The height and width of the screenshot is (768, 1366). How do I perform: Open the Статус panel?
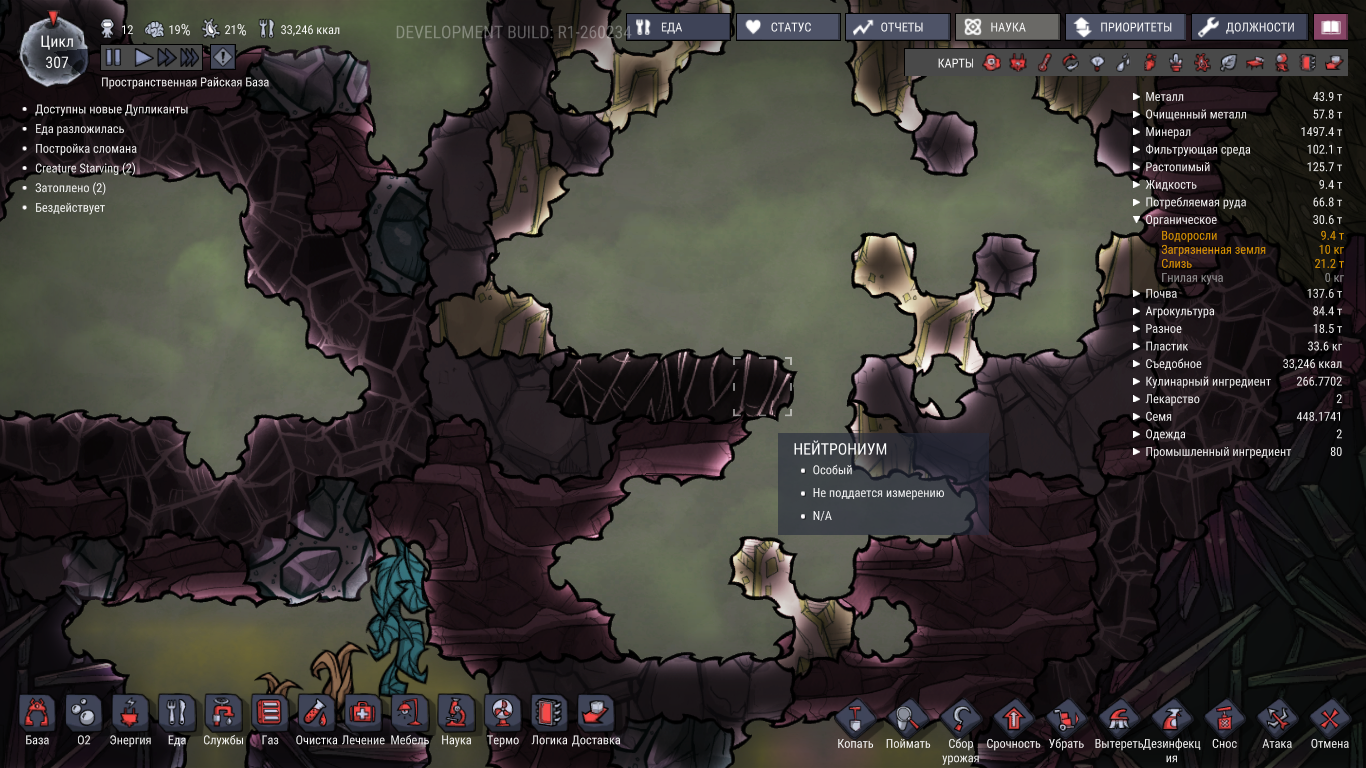[788, 27]
